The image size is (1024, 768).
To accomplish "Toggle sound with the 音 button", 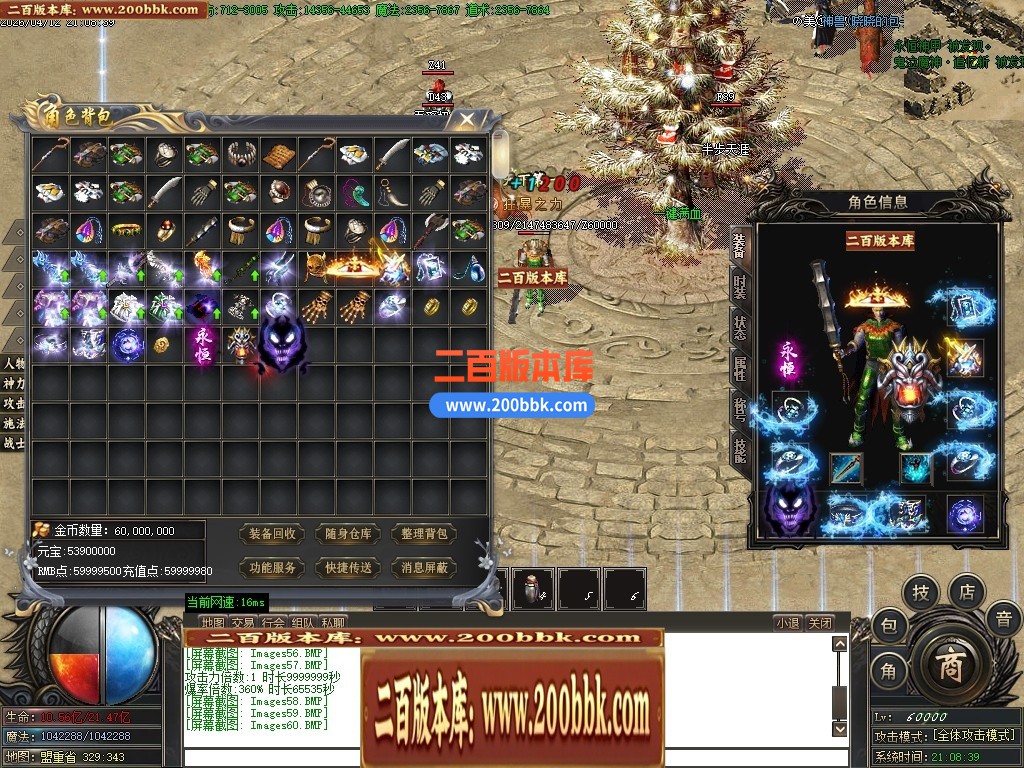I will [x=1003, y=620].
